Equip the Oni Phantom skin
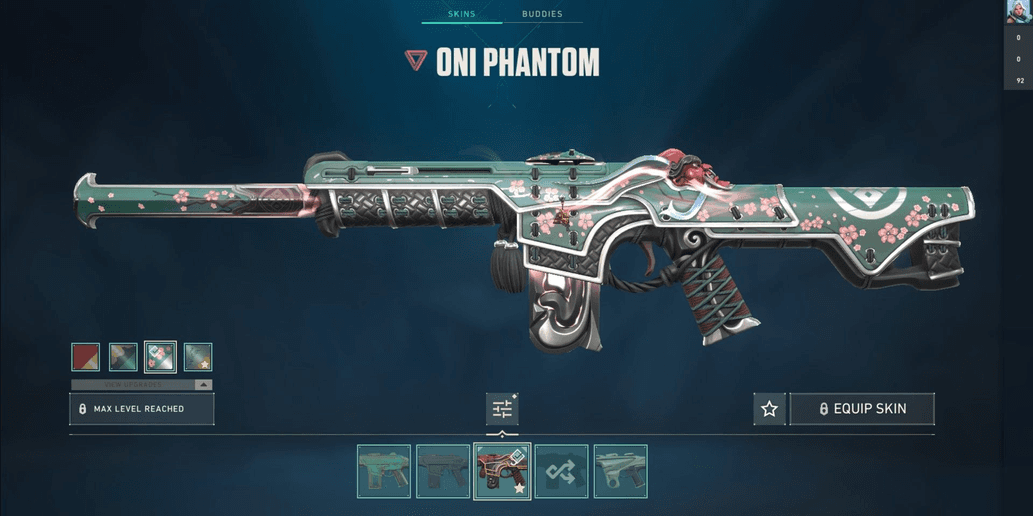 click(862, 409)
